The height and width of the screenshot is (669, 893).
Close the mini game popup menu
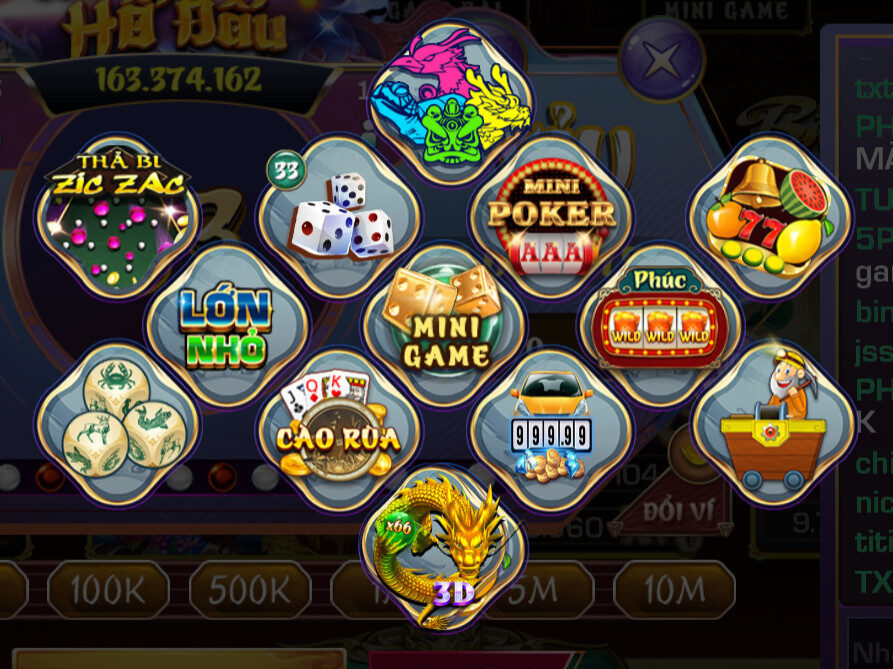(x=660, y=60)
